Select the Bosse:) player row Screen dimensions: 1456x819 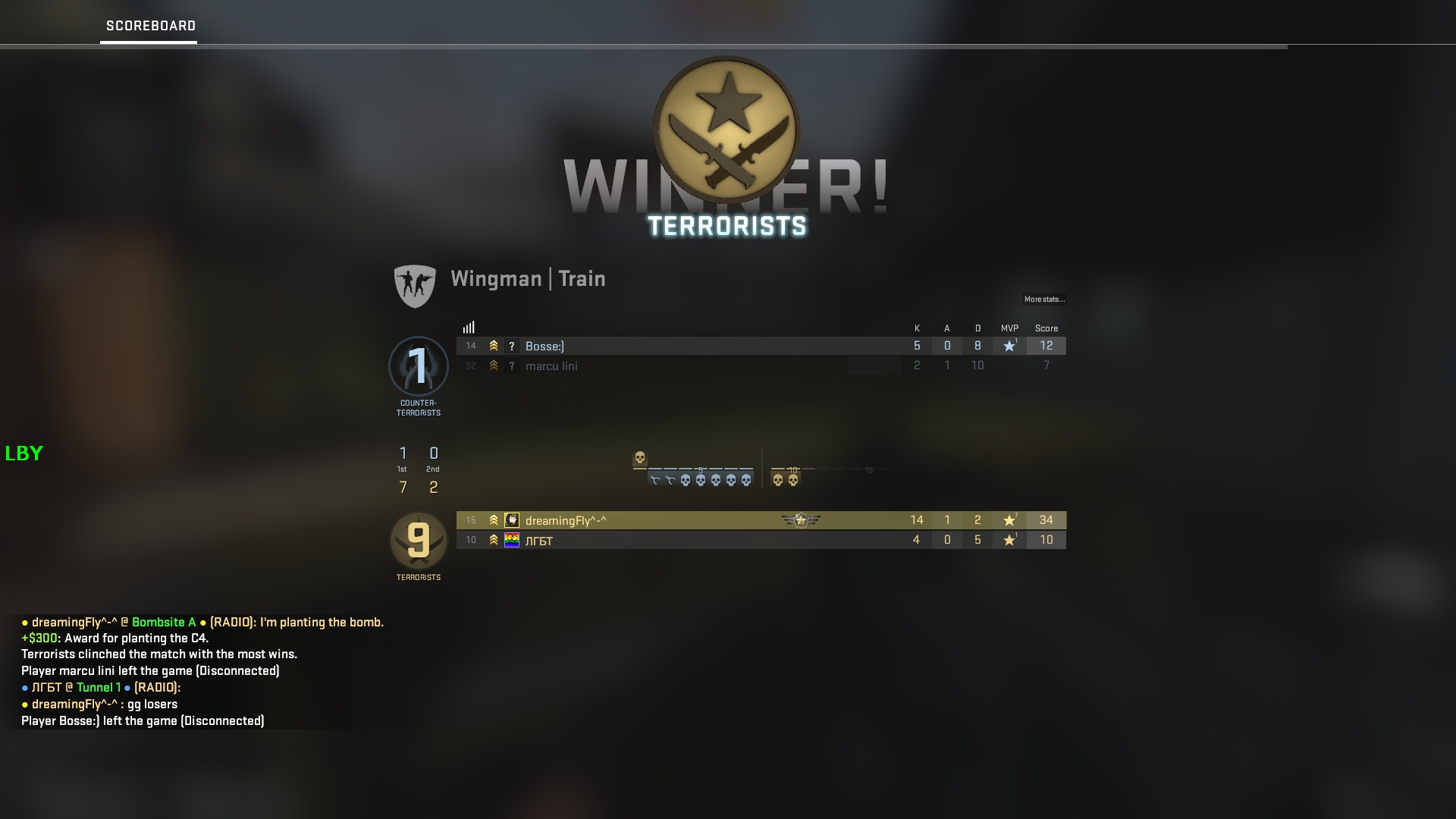(682, 346)
